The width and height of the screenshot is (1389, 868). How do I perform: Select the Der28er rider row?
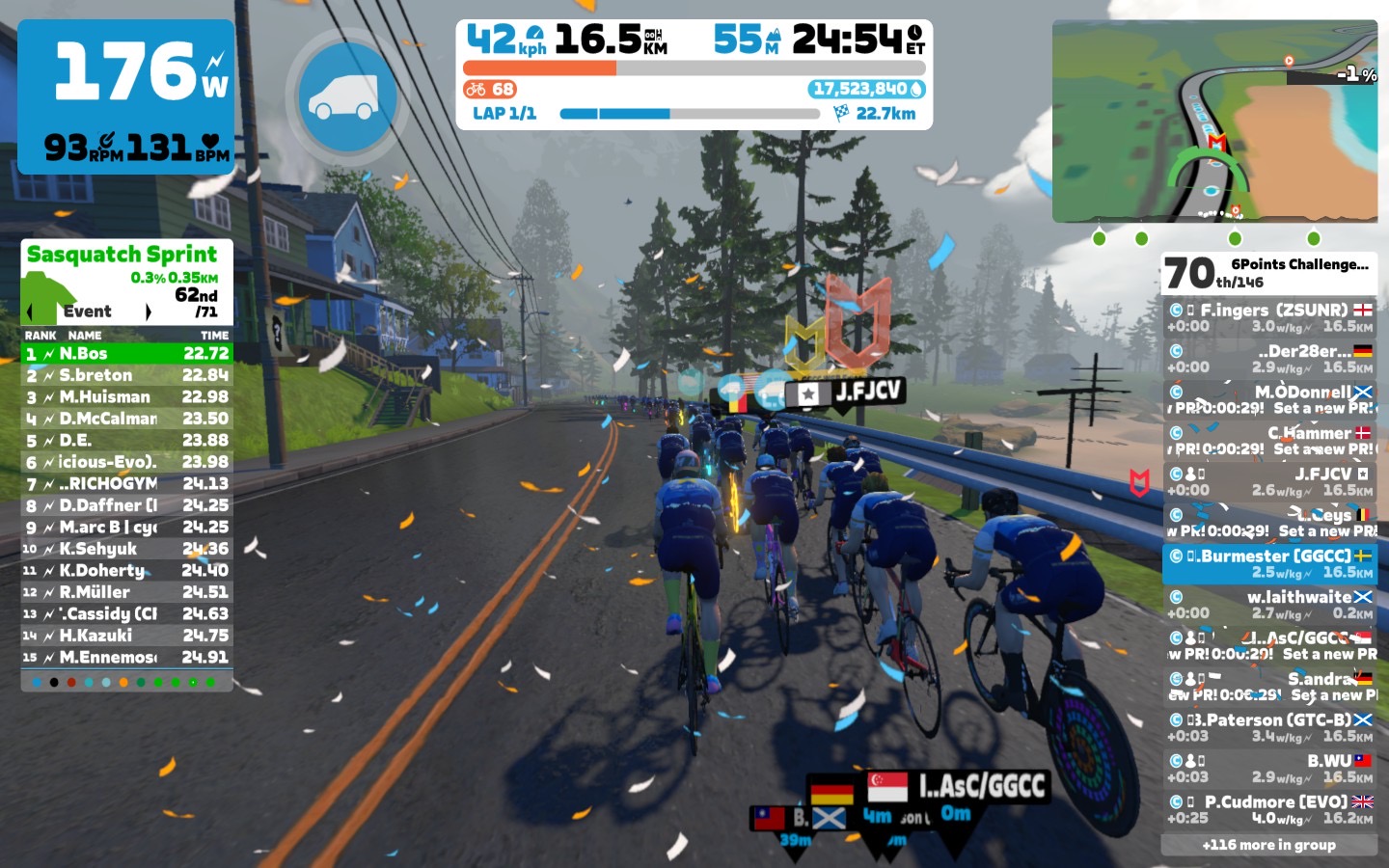coord(1268,359)
